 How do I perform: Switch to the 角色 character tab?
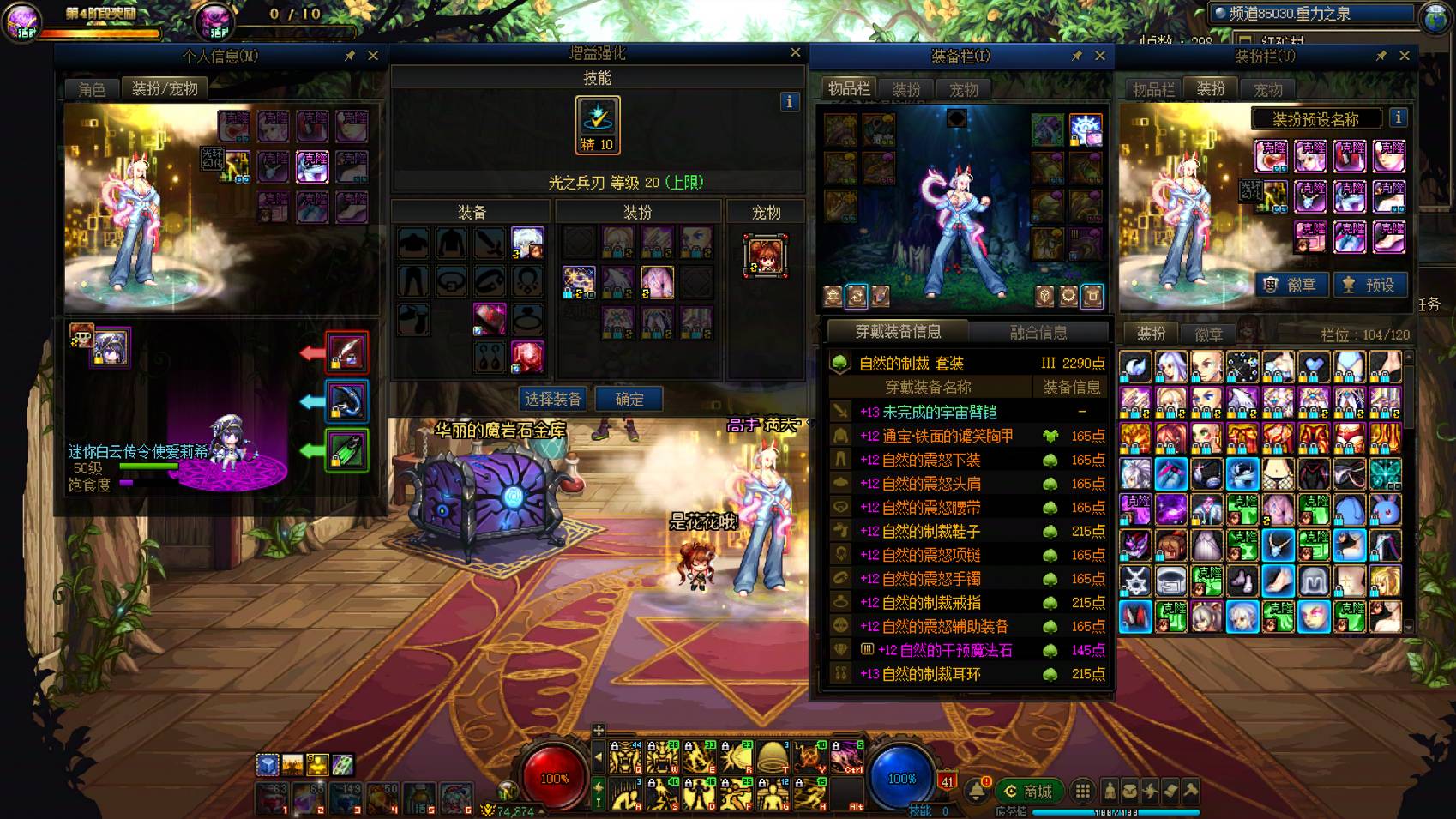pos(92,89)
